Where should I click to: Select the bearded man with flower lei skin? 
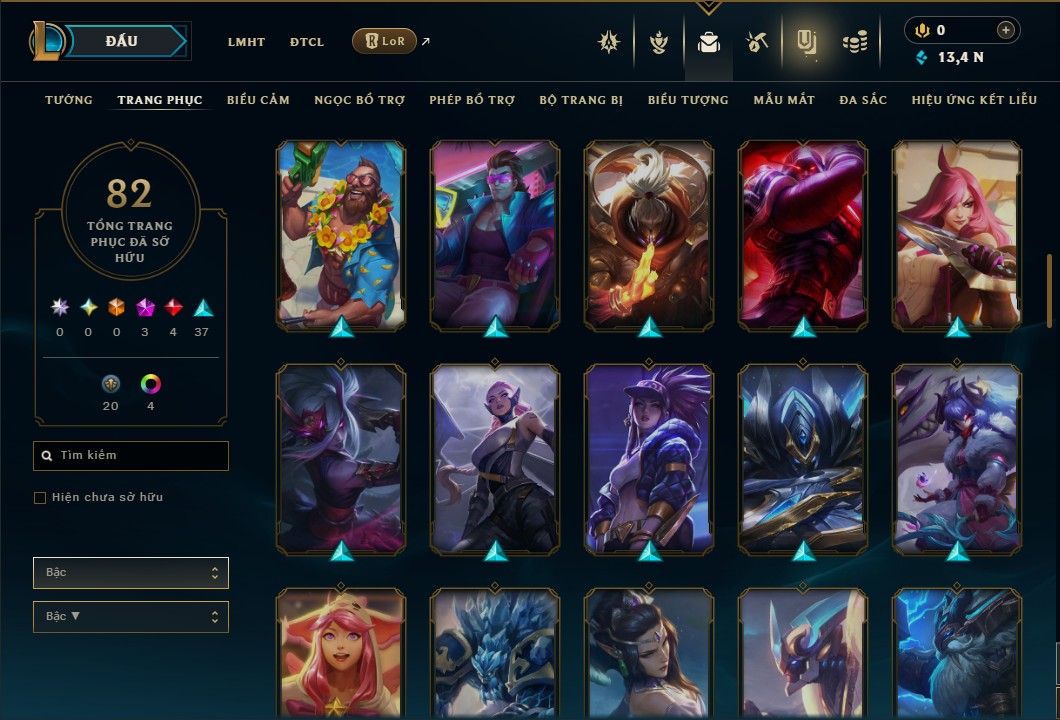click(x=341, y=235)
